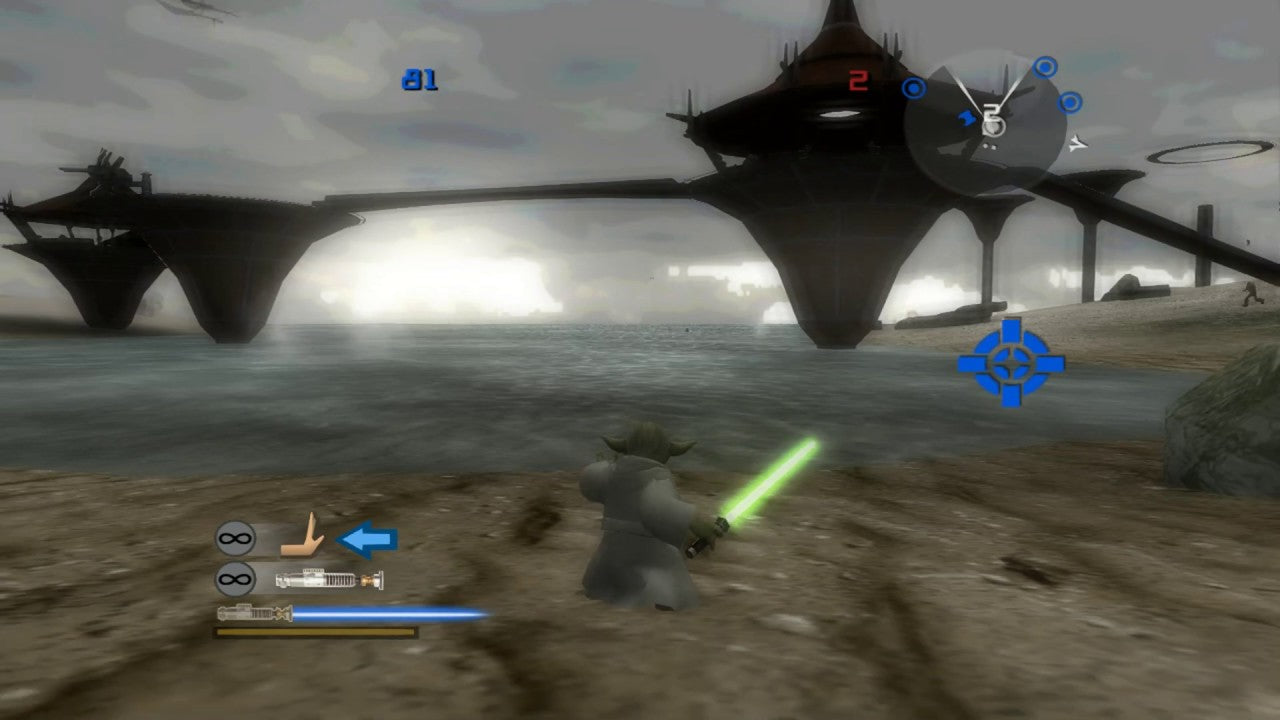This screenshot has width=1280, height=720.
Task: Click the circular radar minimap
Action: [x=985, y=120]
